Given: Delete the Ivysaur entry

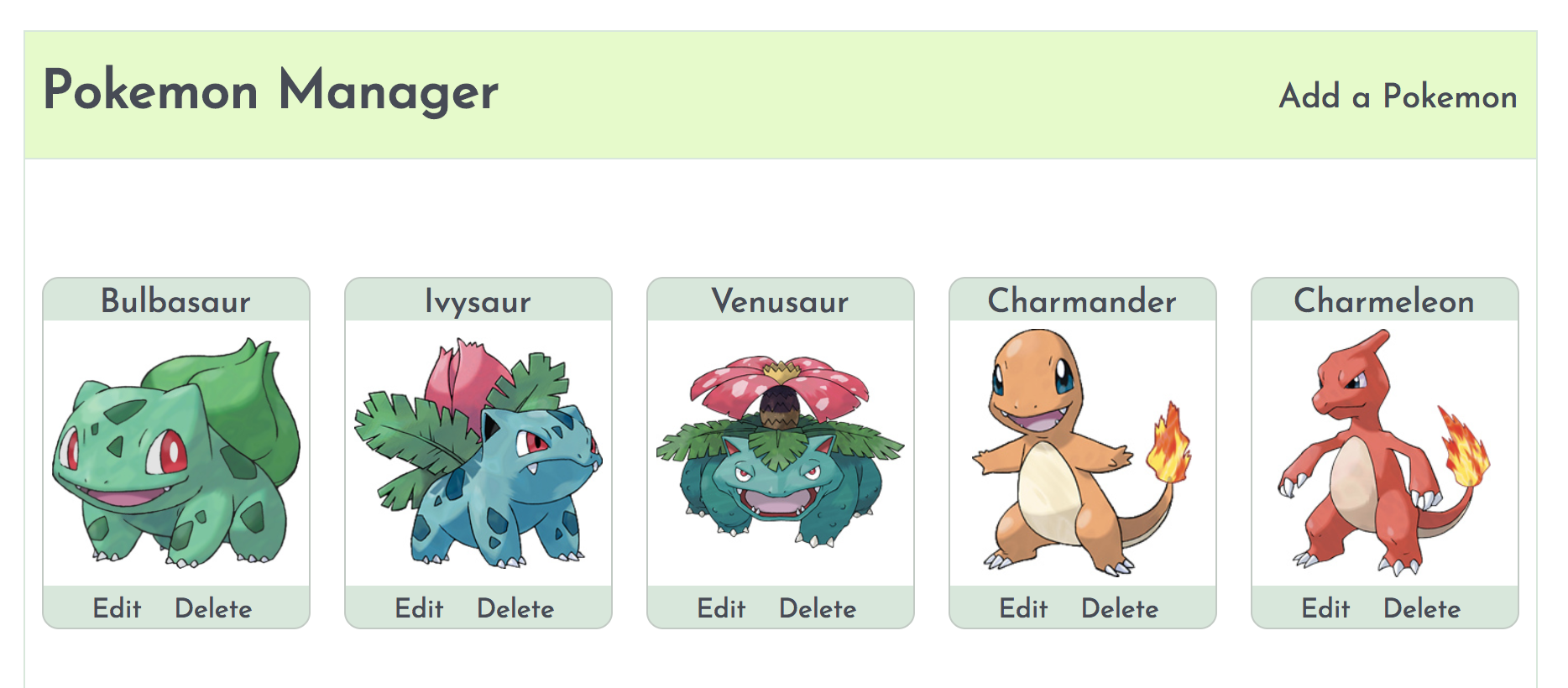Looking at the screenshot, I should [x=515, y=609].
